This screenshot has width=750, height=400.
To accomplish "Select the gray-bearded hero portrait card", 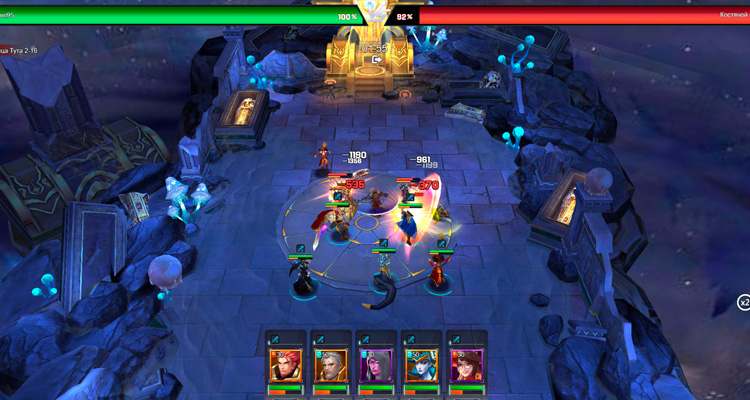I will (x=330, y=365).
